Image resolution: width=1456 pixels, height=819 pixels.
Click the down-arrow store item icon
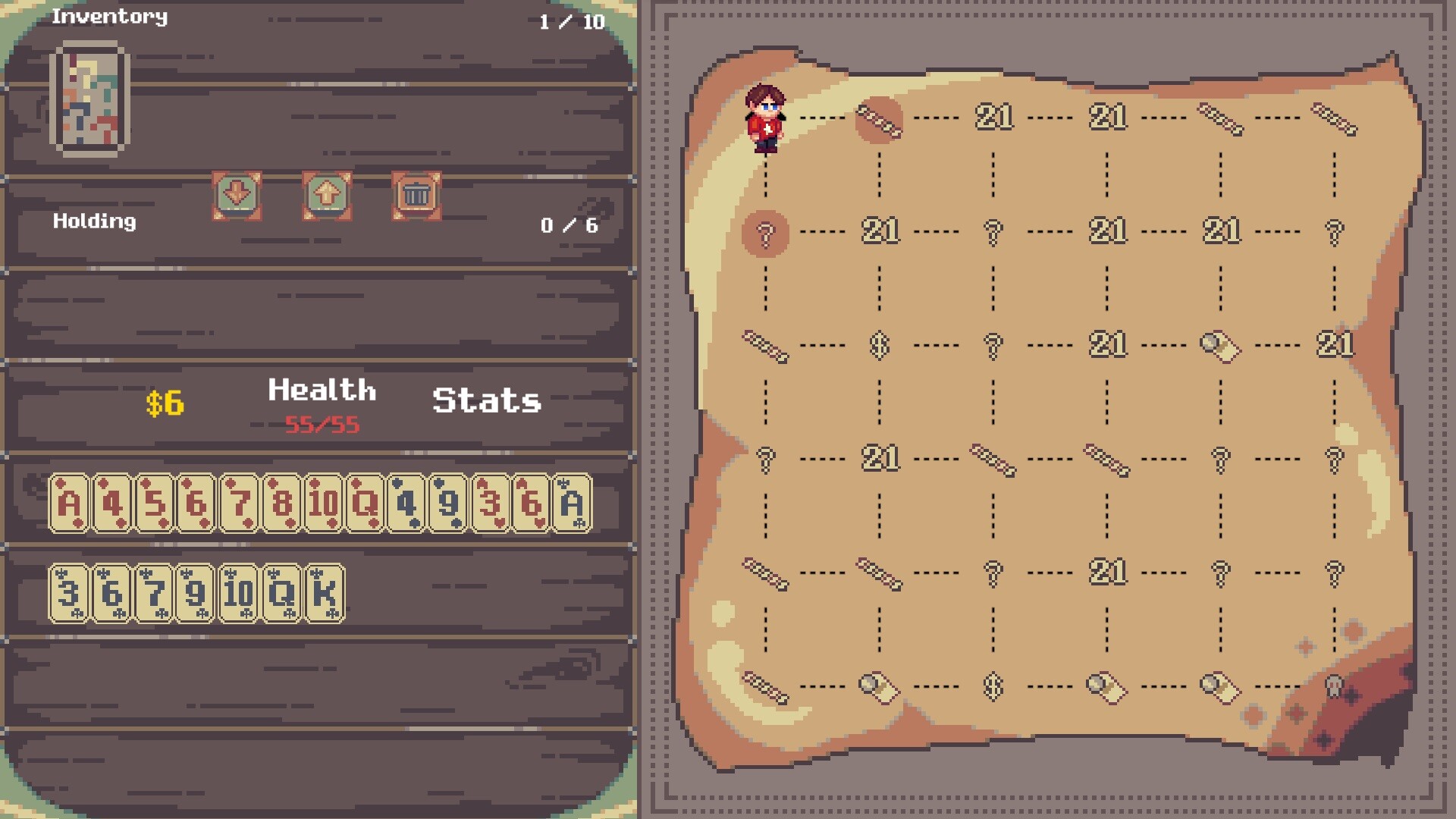236,195
